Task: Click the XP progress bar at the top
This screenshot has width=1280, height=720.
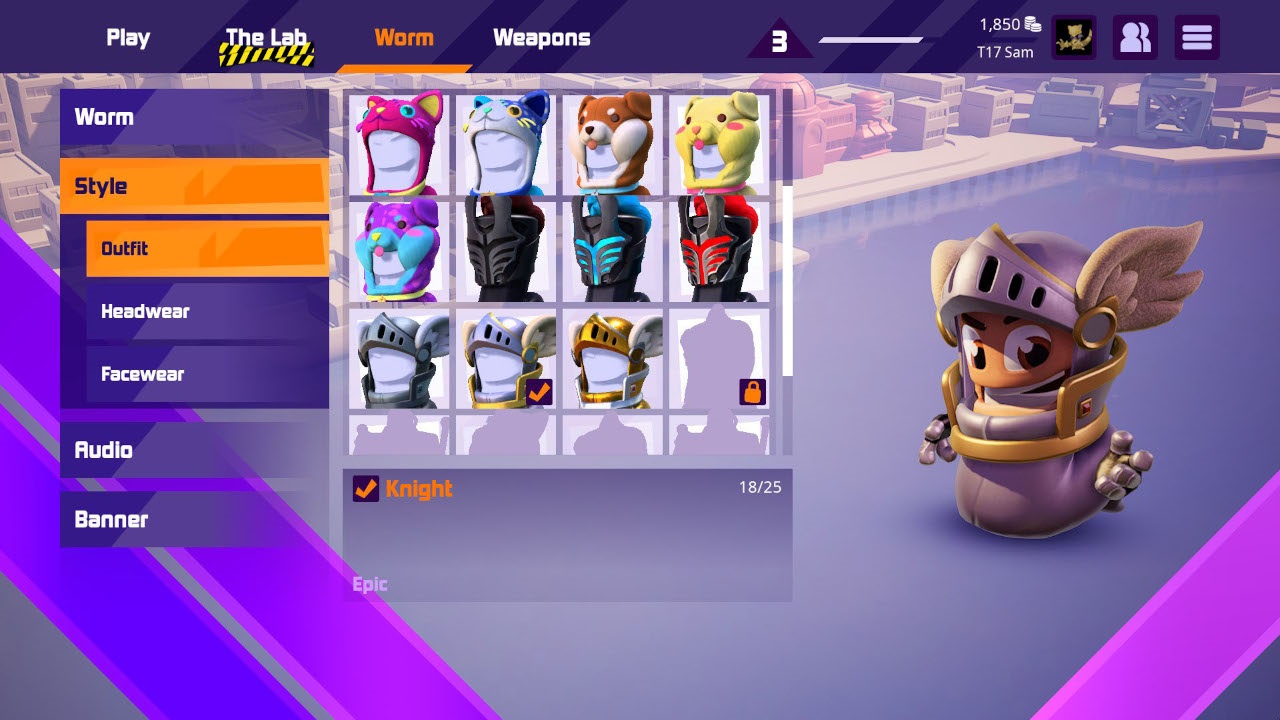Action: point(871,41)
